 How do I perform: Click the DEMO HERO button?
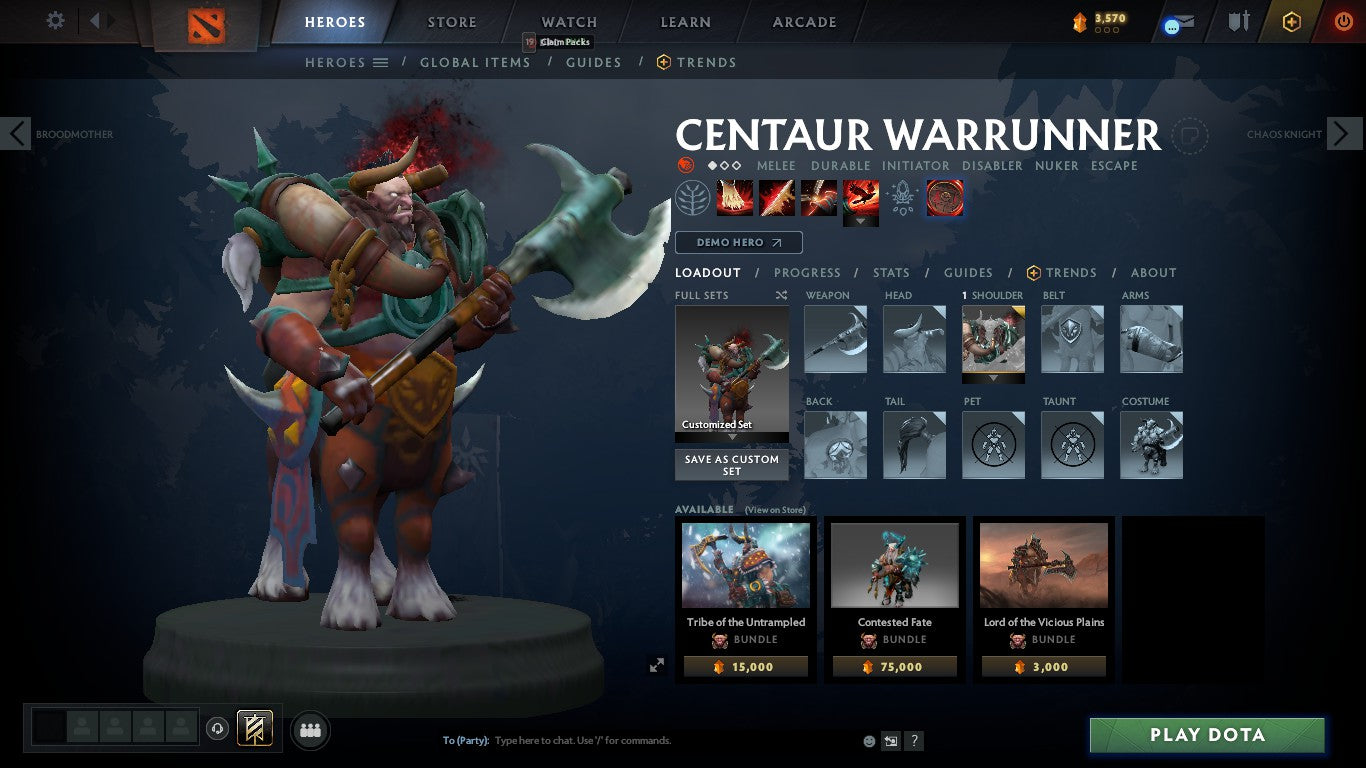[738, 242]
